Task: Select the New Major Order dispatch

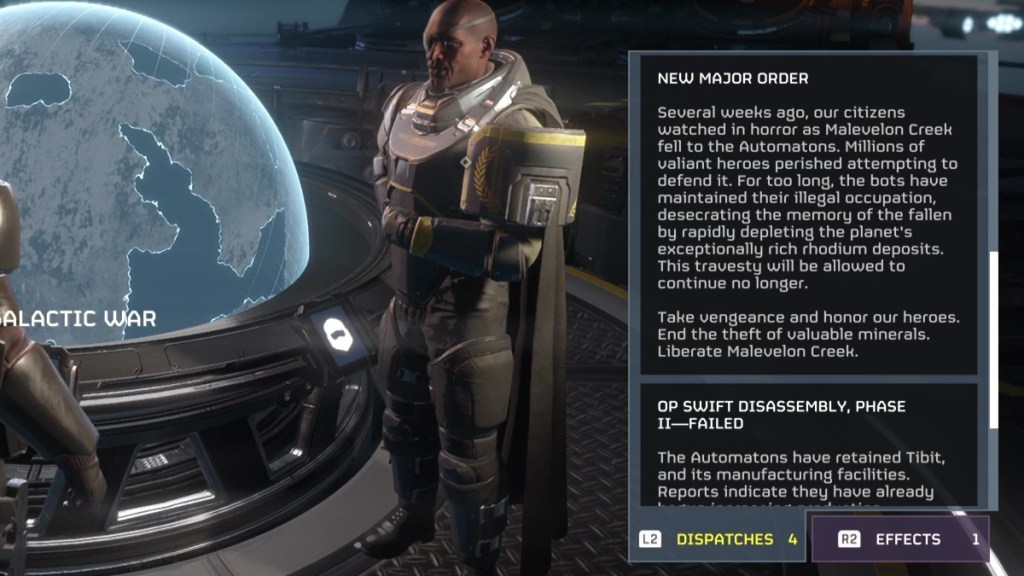Action: coord(807,214)
